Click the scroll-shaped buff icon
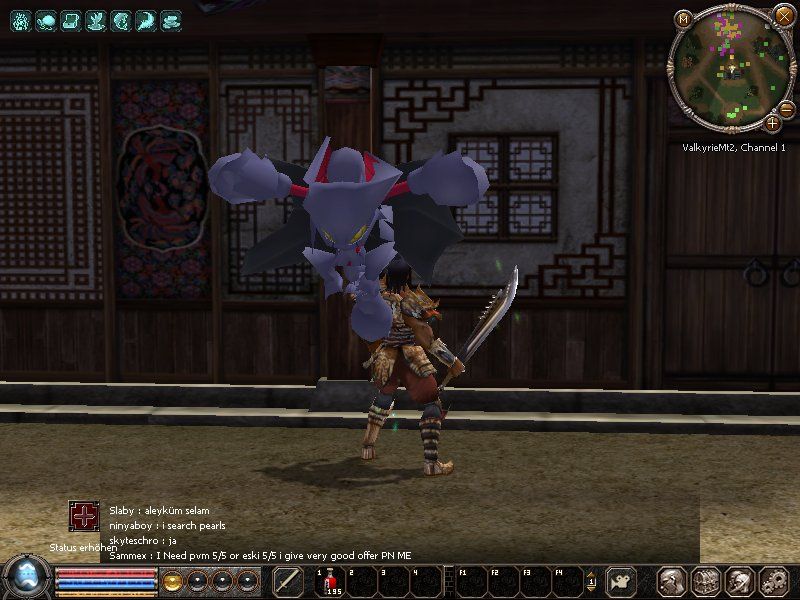The image size is (800, 600). 70,19
